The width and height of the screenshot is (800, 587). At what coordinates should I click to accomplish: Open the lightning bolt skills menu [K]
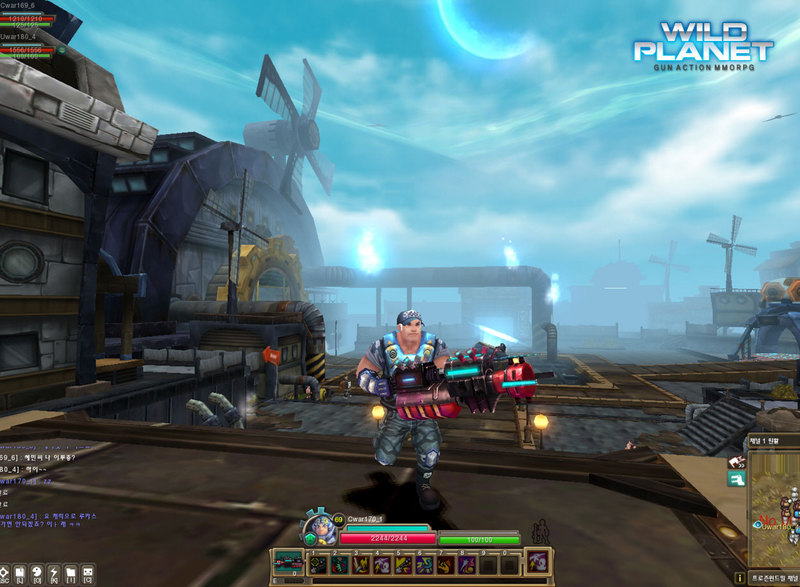pyautogui.click(x=54, y=574)
